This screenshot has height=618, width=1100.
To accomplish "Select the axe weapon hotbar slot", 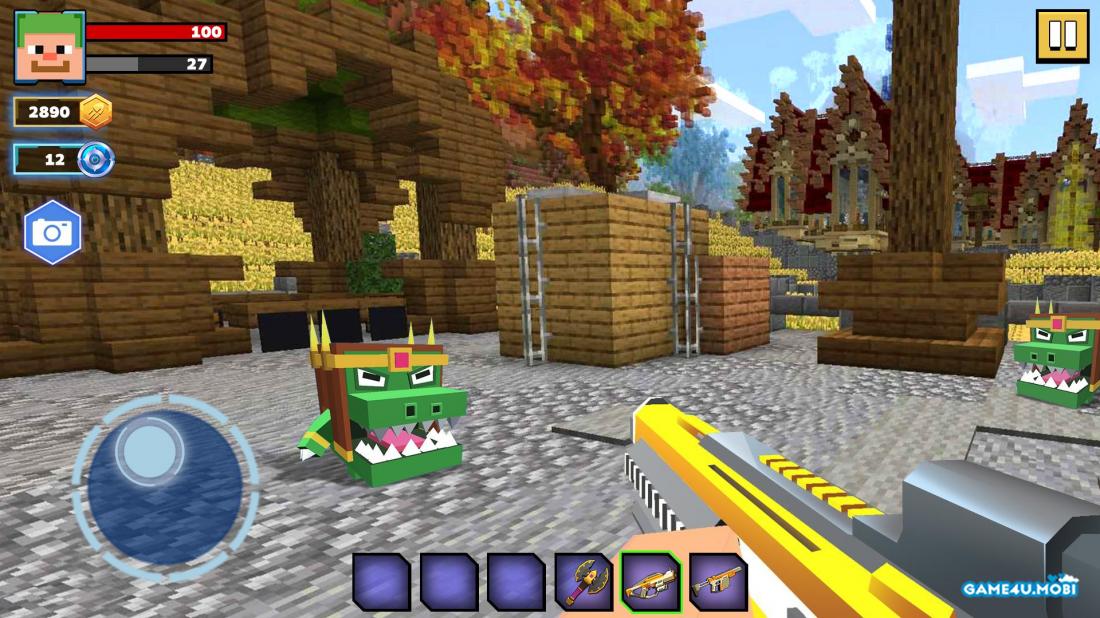I will (584, 581).
